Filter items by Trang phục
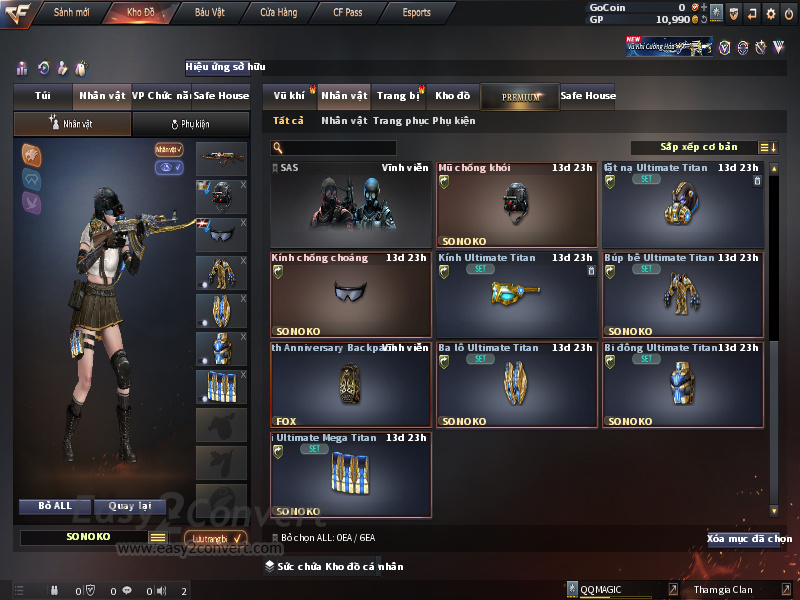Image resolution: width=800 pixels, height=600 pixels. [400, 121]
